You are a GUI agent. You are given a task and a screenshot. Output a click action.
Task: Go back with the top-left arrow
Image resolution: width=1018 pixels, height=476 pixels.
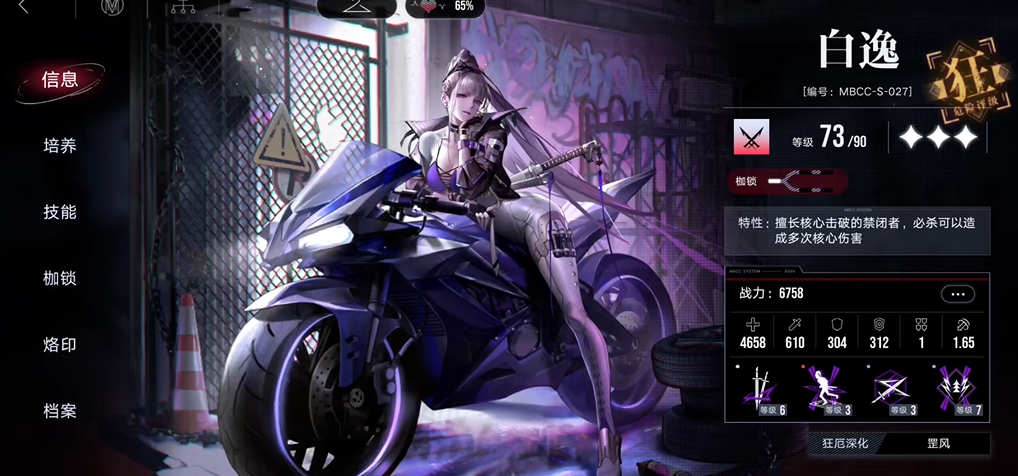click(23, 9)
